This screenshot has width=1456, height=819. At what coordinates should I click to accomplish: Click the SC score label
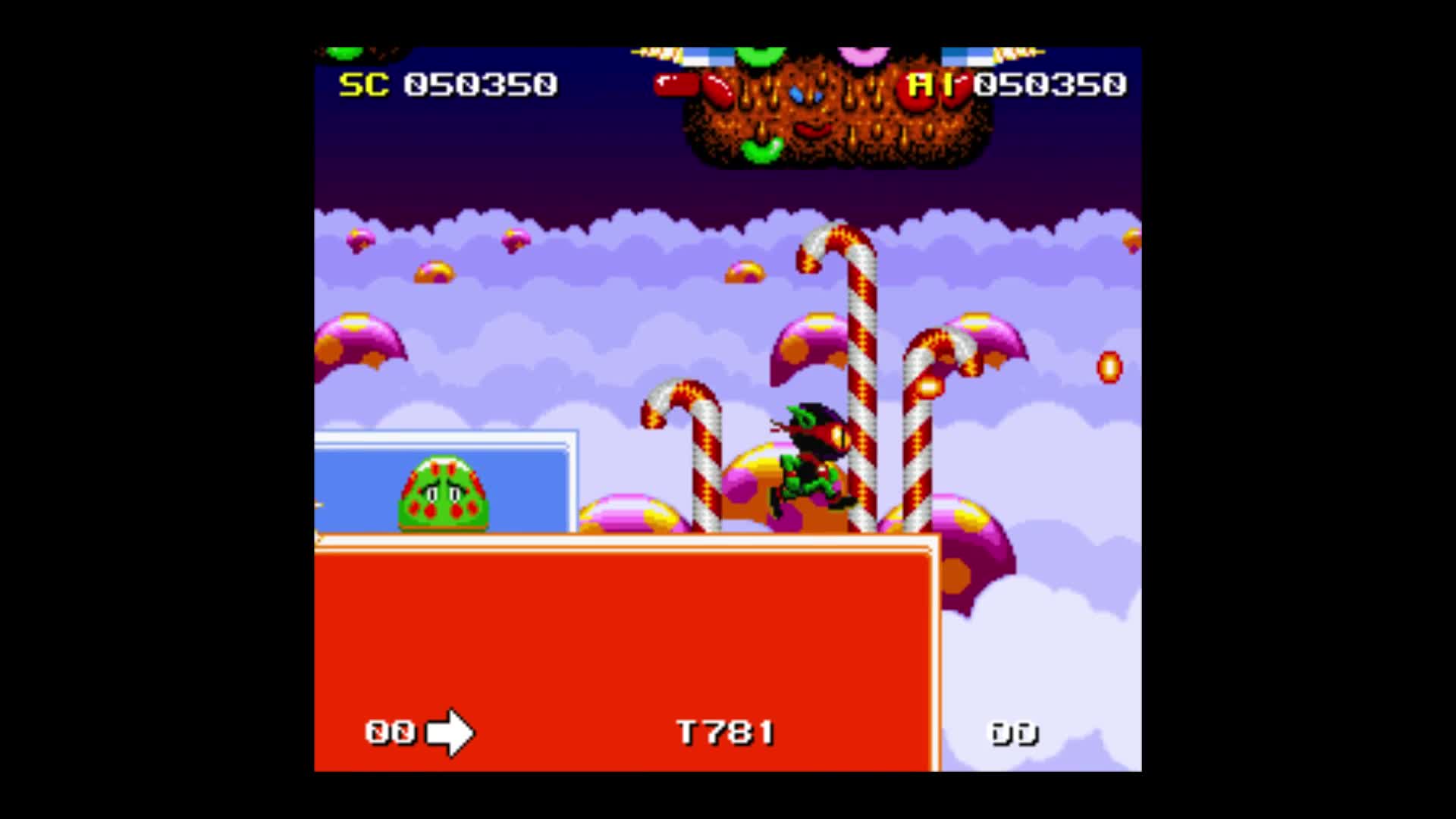click(362, 84)
